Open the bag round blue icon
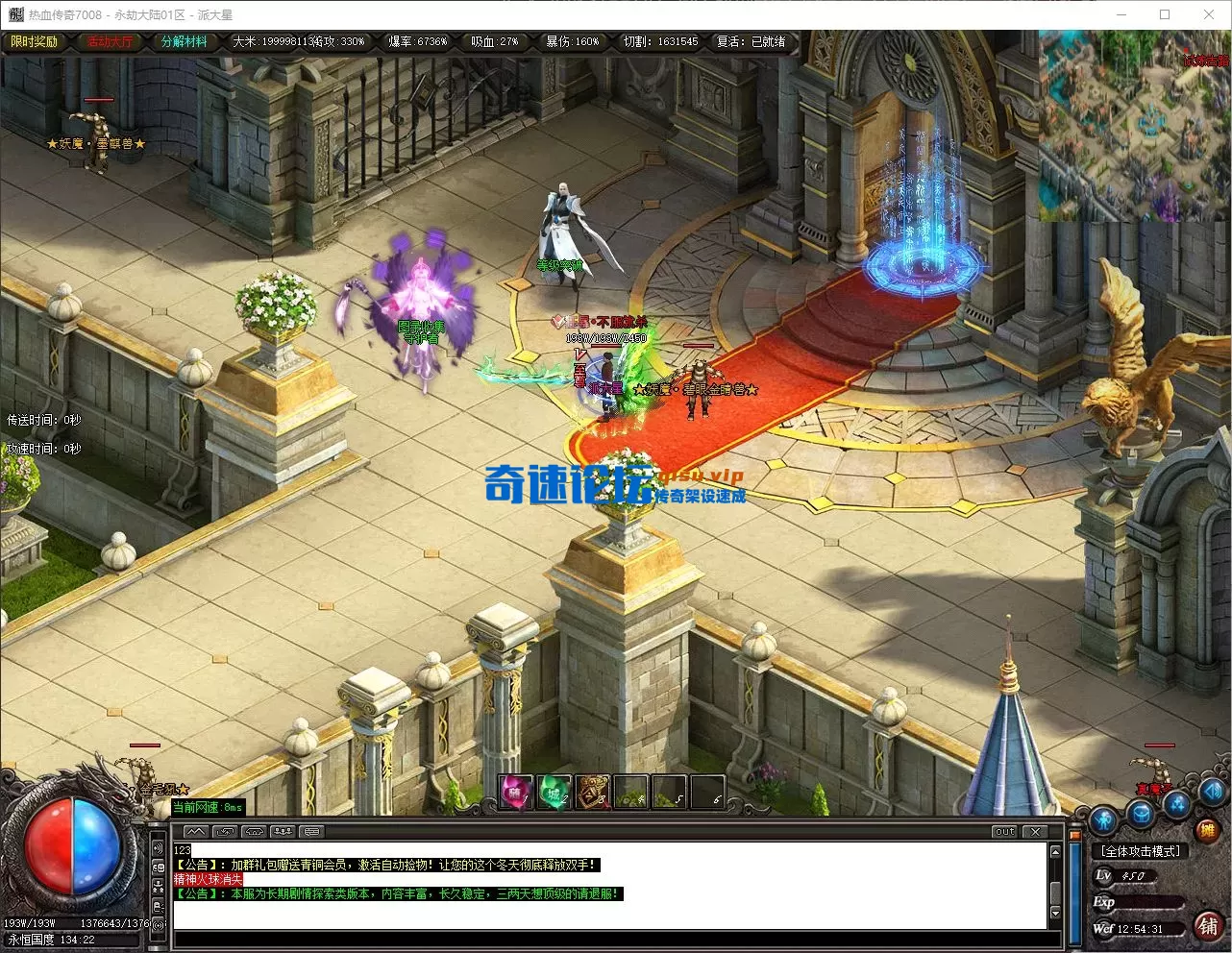The image size is (1232, 953). (1141, 816)
